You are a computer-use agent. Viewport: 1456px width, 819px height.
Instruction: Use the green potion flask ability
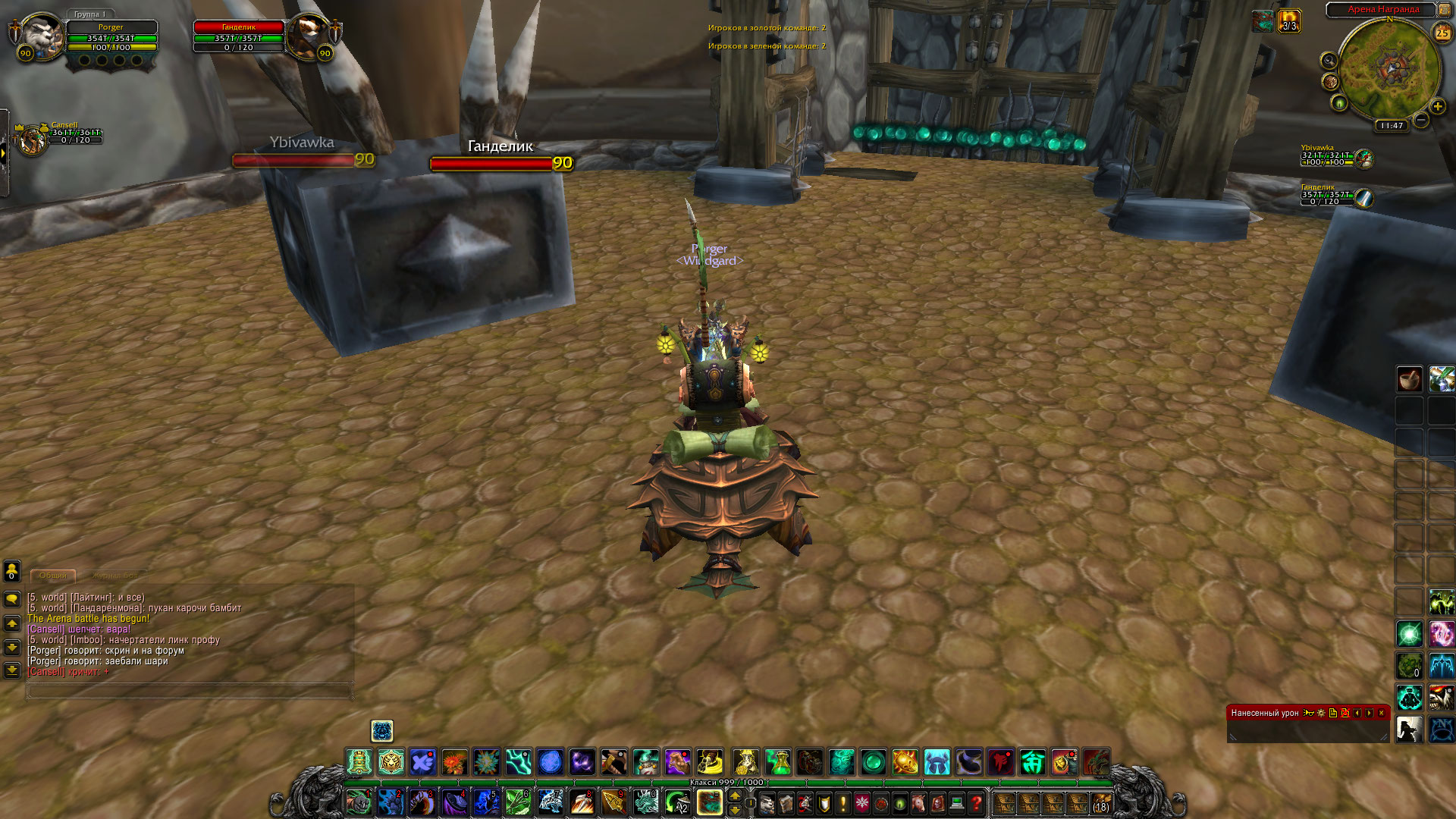point(777,761)
